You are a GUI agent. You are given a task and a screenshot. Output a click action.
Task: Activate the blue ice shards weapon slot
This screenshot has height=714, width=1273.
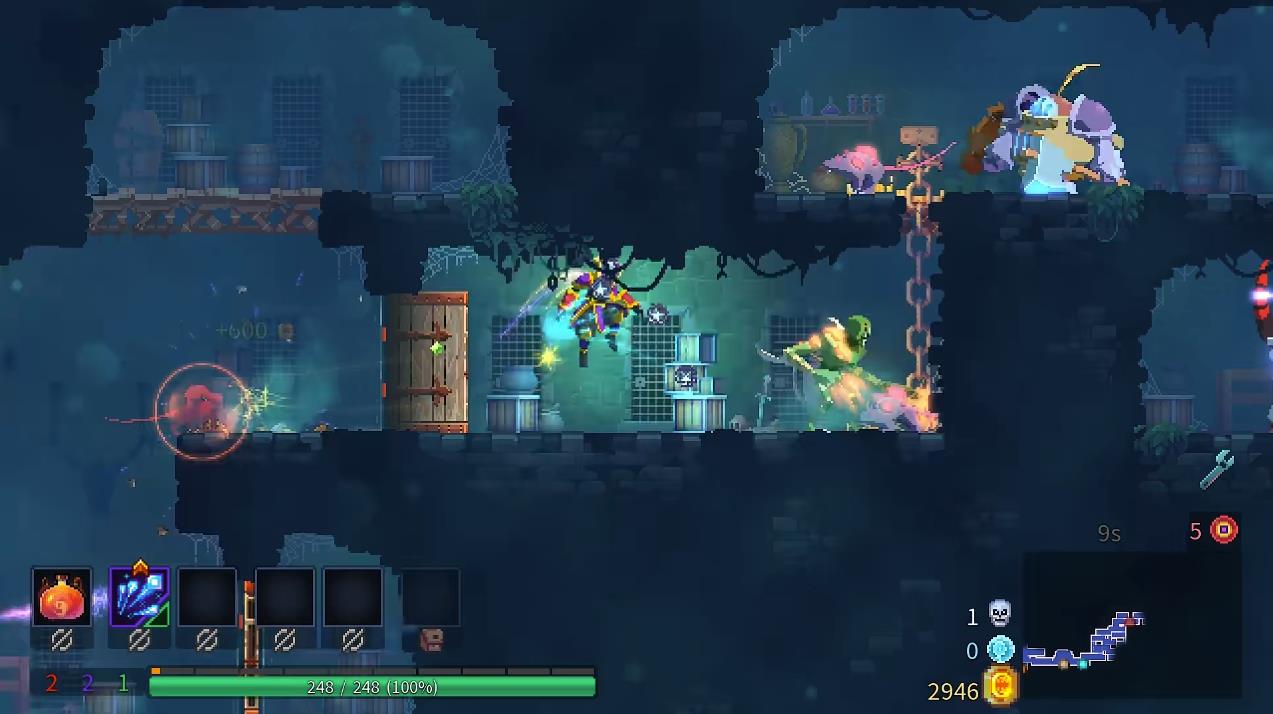[x=139, y=597]
